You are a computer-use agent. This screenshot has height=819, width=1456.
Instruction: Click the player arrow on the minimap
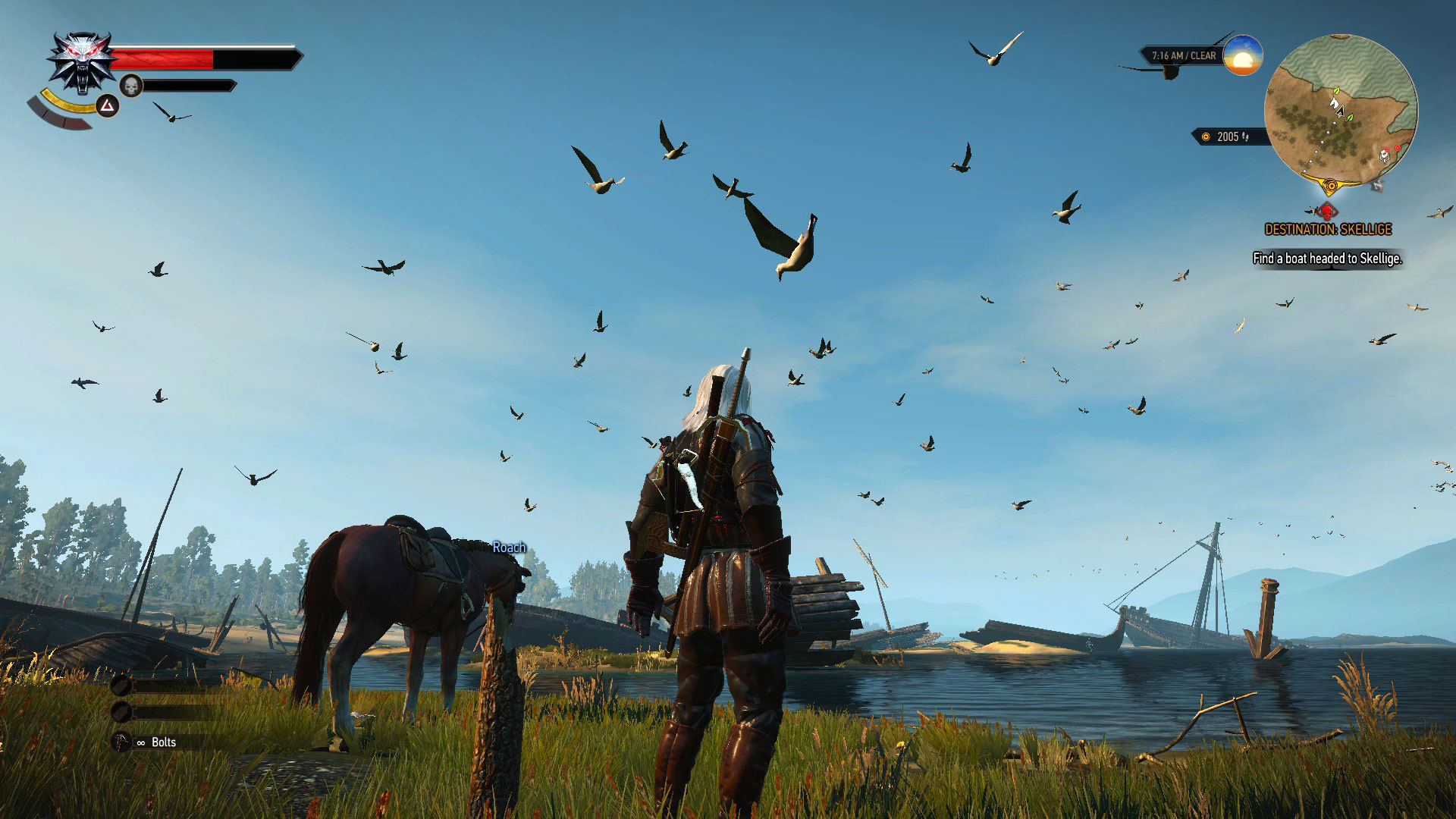[x=1339, y=111]
